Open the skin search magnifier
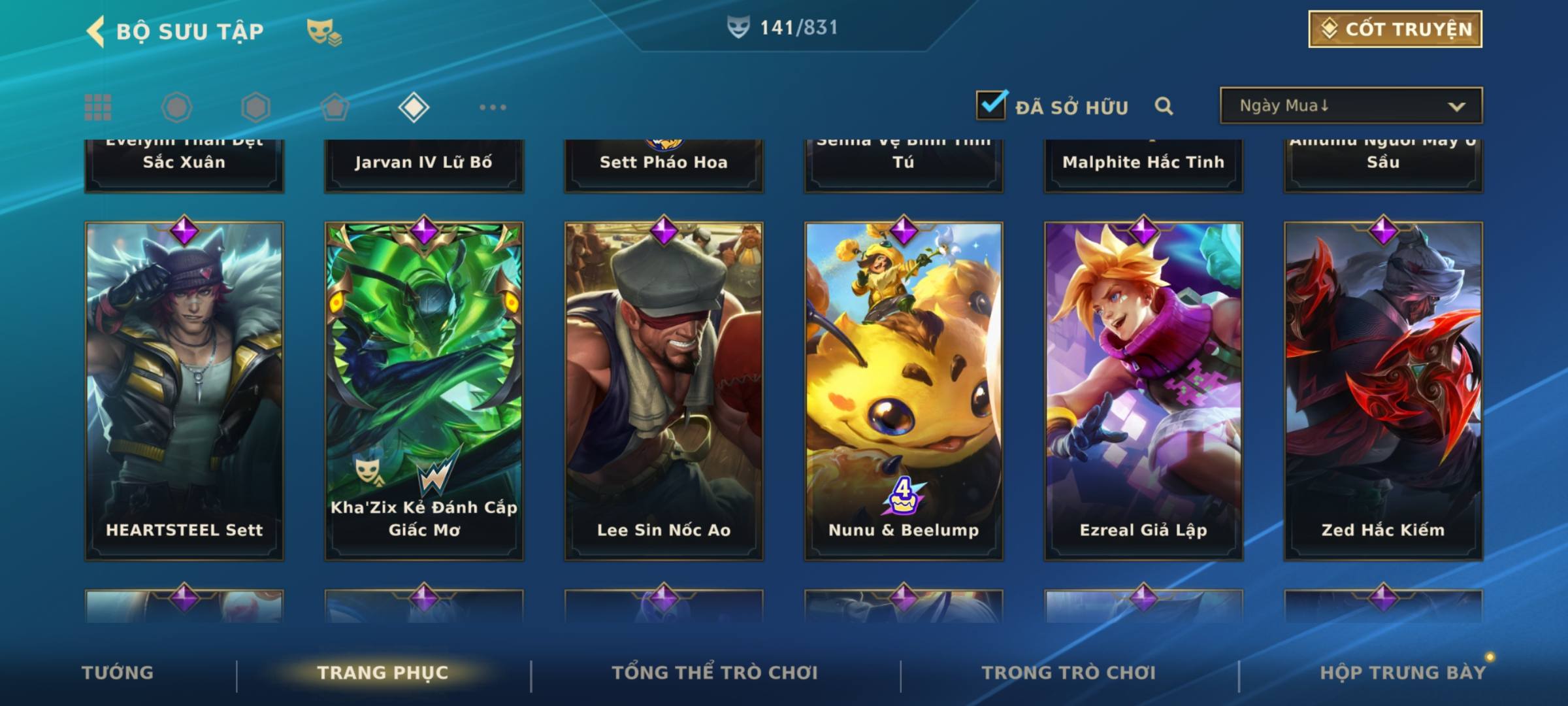 coord(1164,106)
